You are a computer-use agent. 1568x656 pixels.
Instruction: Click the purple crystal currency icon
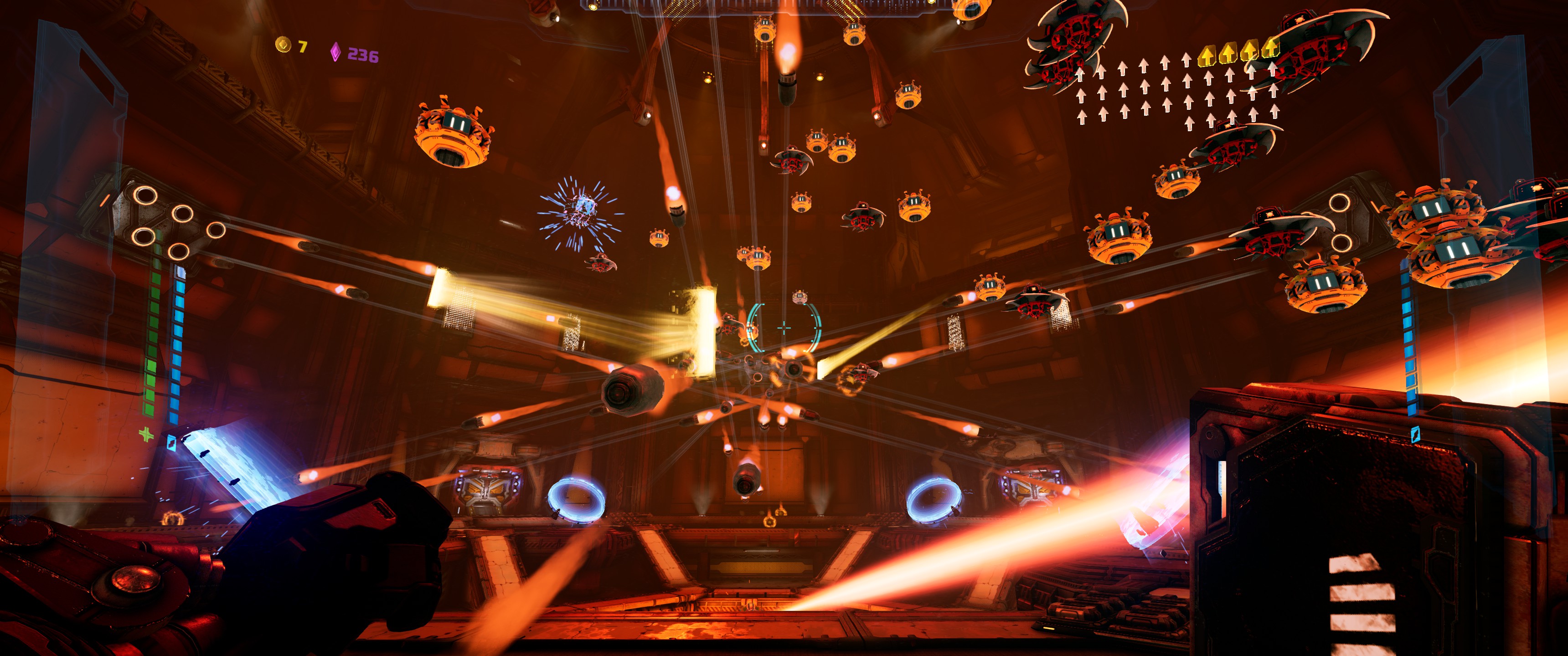point(335,52)
